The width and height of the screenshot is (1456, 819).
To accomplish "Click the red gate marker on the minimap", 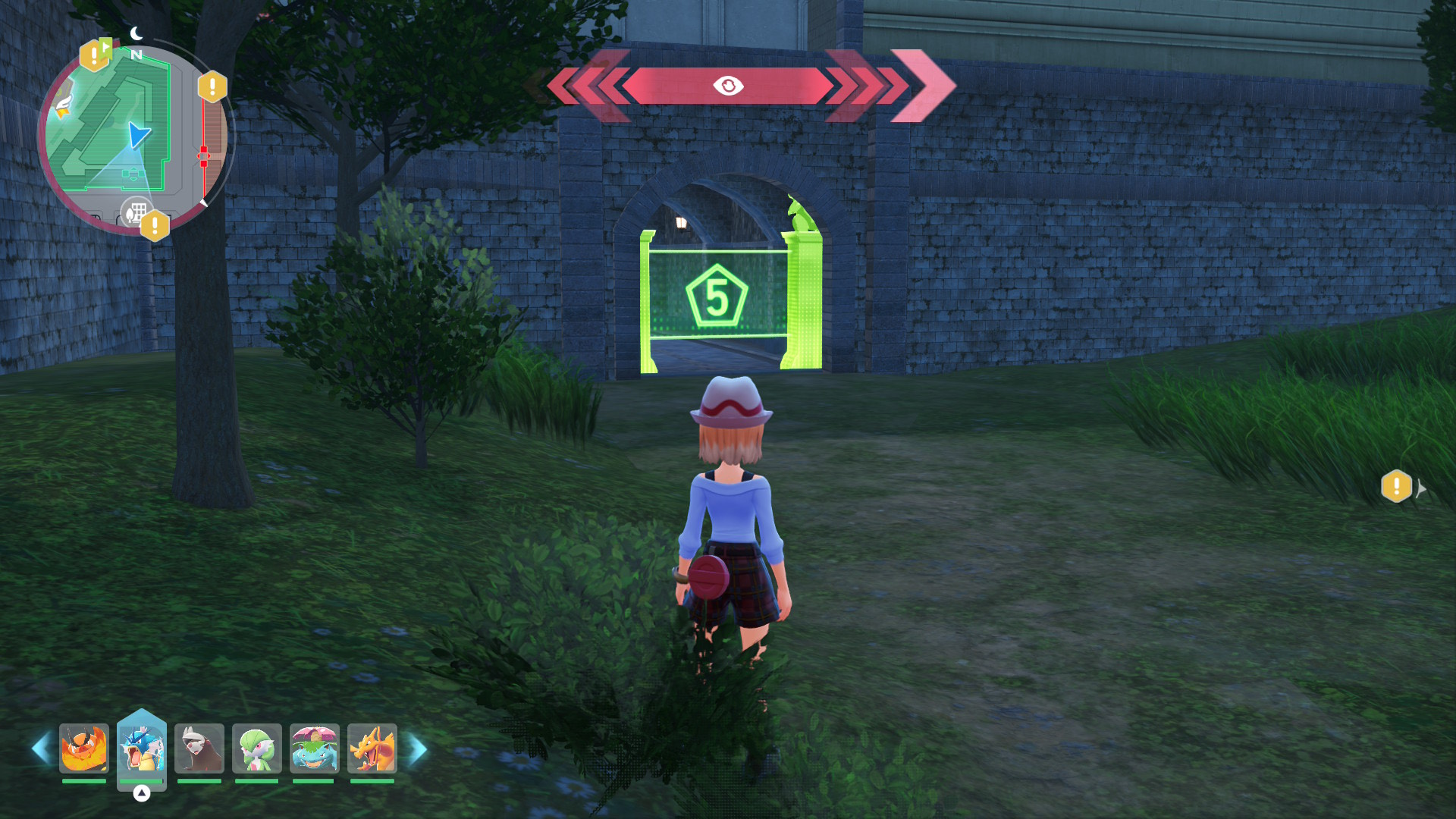I will [203, 156].
